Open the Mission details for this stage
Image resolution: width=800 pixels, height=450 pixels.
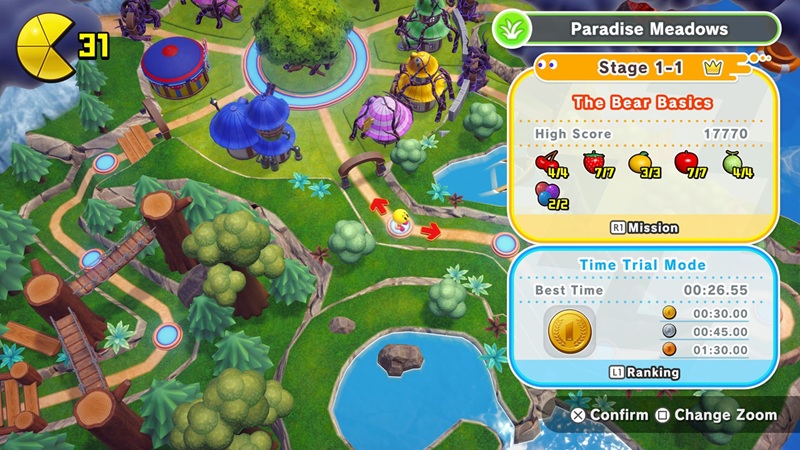pos(644,228)
